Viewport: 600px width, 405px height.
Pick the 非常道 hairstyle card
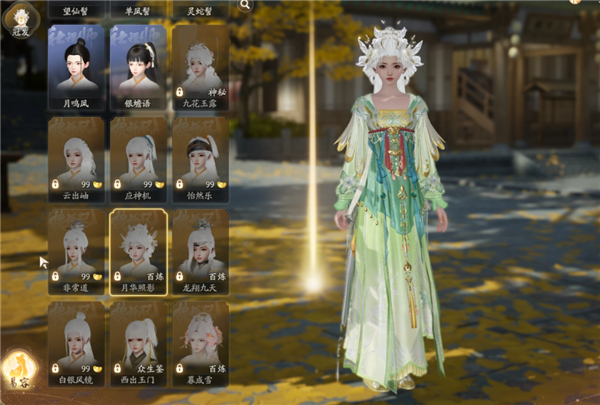click(x=76, y=249)
